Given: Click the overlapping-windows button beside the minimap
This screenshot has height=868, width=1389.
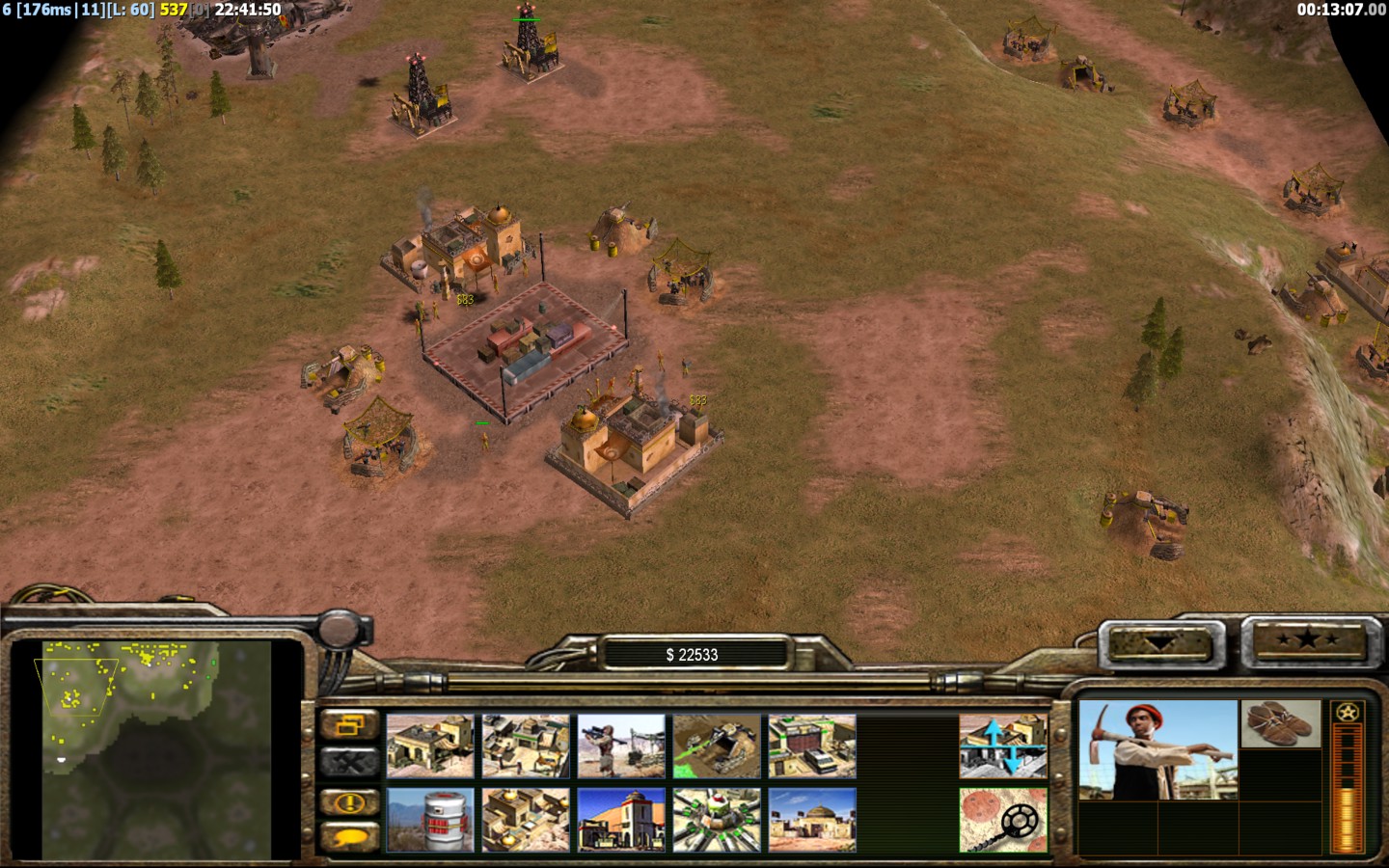Looking at the screenshot, I should [348, 724].
